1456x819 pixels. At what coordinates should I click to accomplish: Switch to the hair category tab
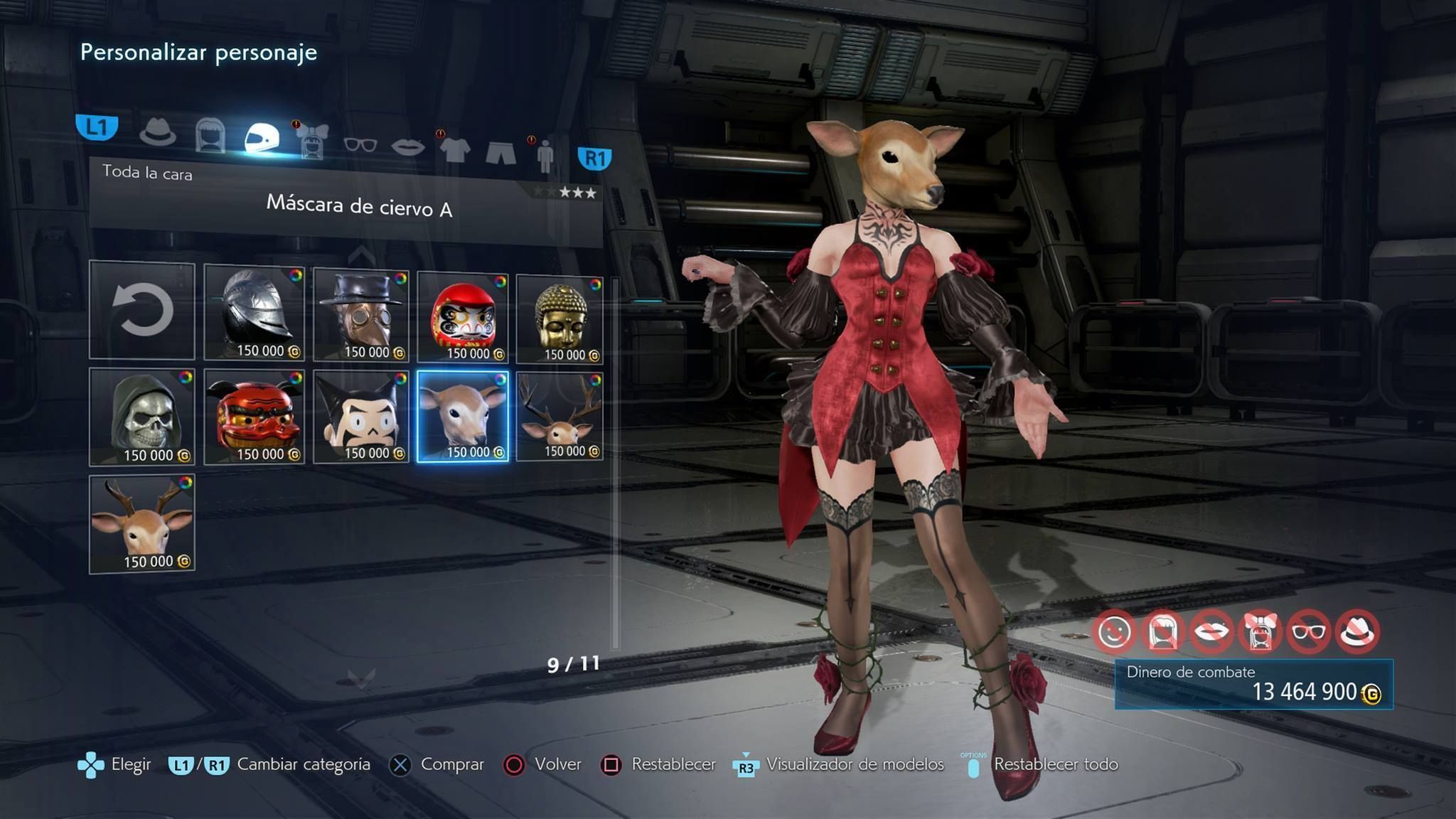pos(210,135)
